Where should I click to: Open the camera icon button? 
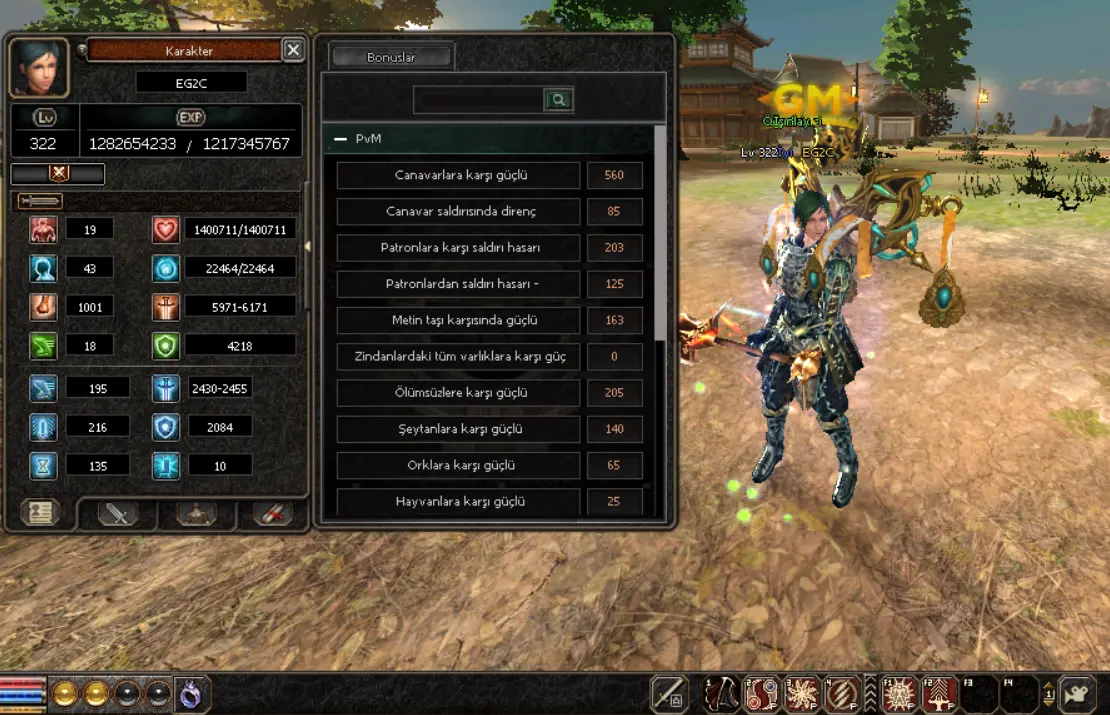(x=1078, y=694)
